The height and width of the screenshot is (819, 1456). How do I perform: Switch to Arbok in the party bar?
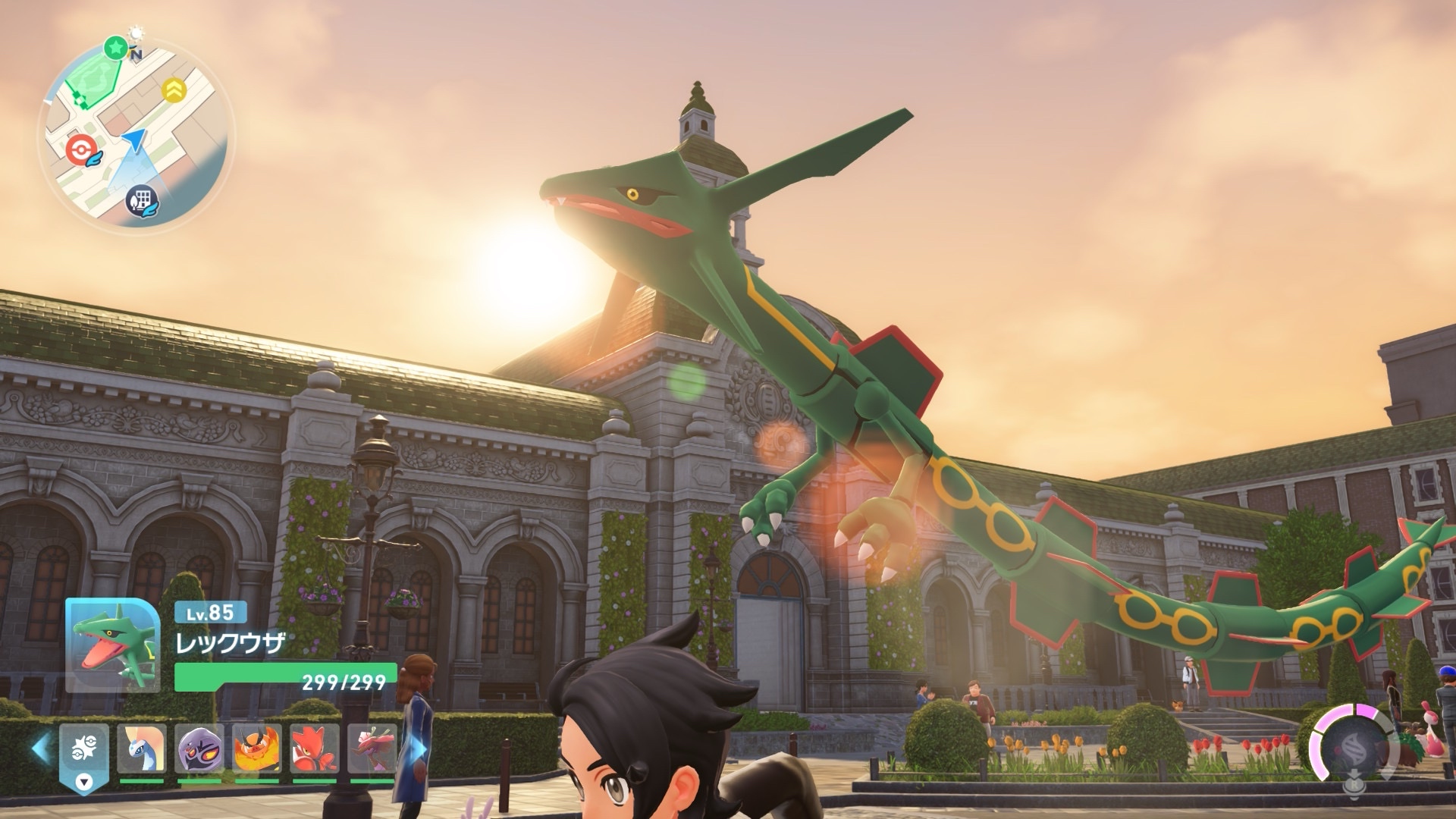[199, 749]
